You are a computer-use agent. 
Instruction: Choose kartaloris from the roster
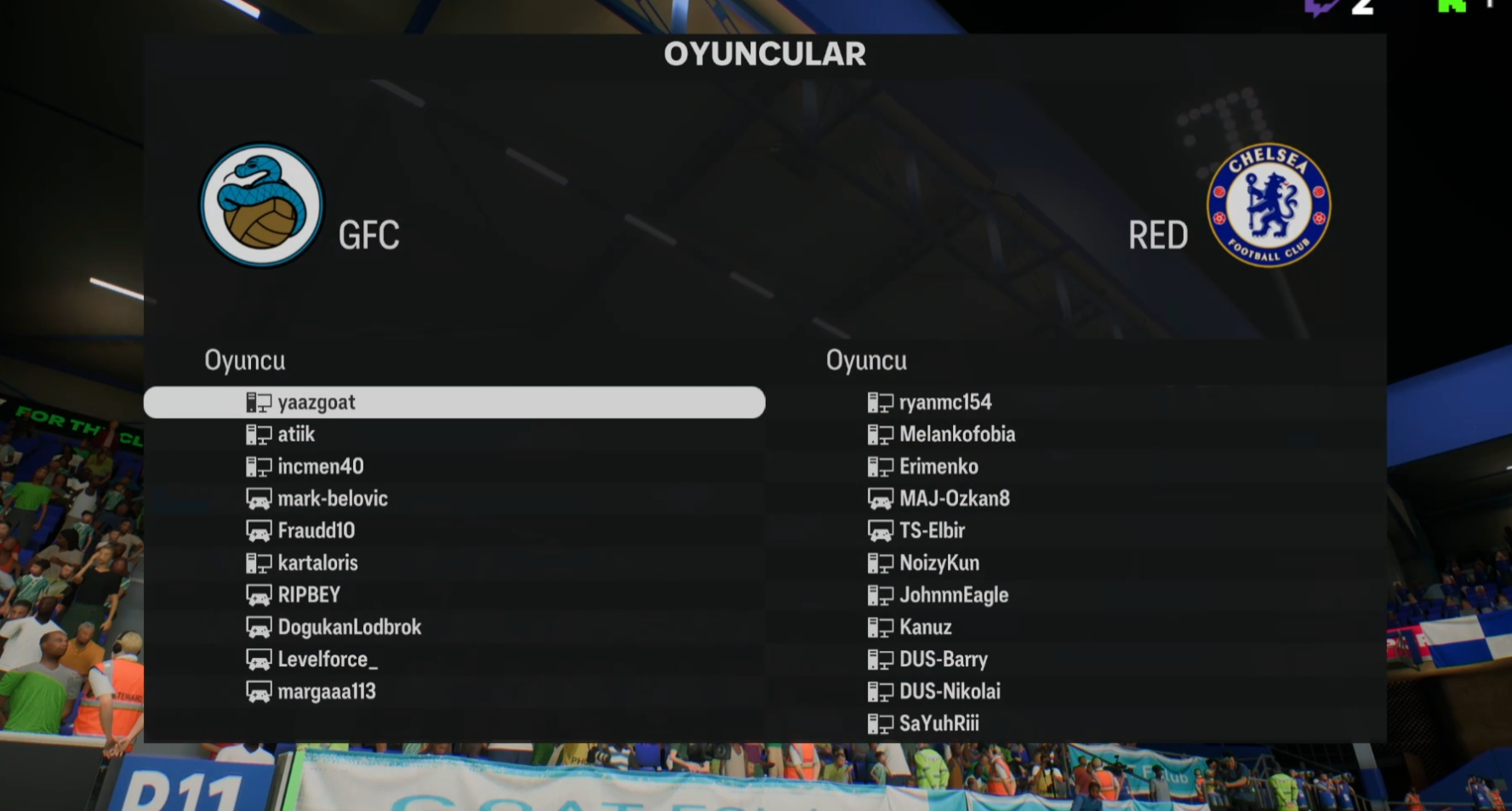(317, 563)
